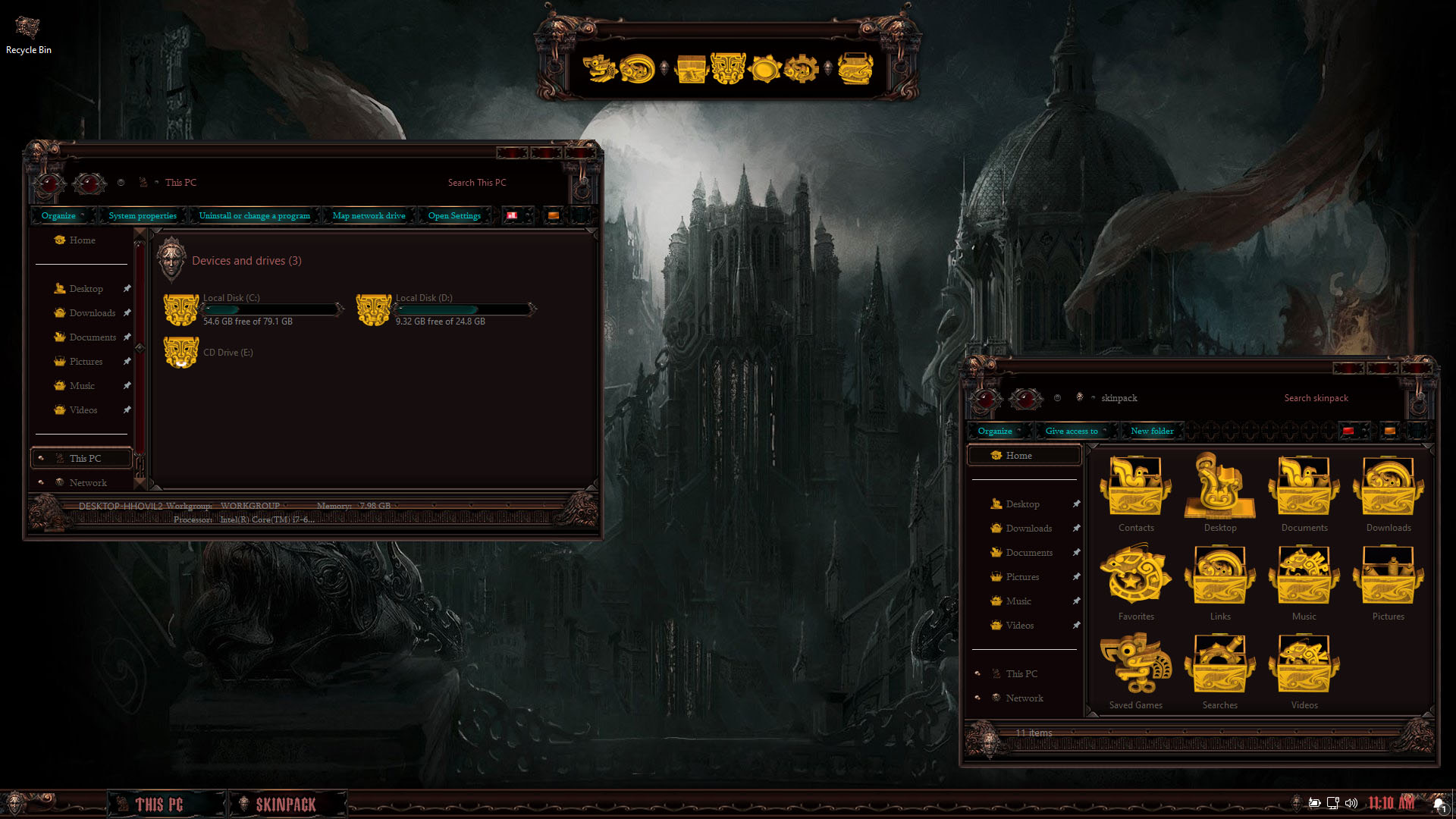Screen dimensions: 1456x819
Task: Click the volume icon in the system tray
Action: point(1351,802)
